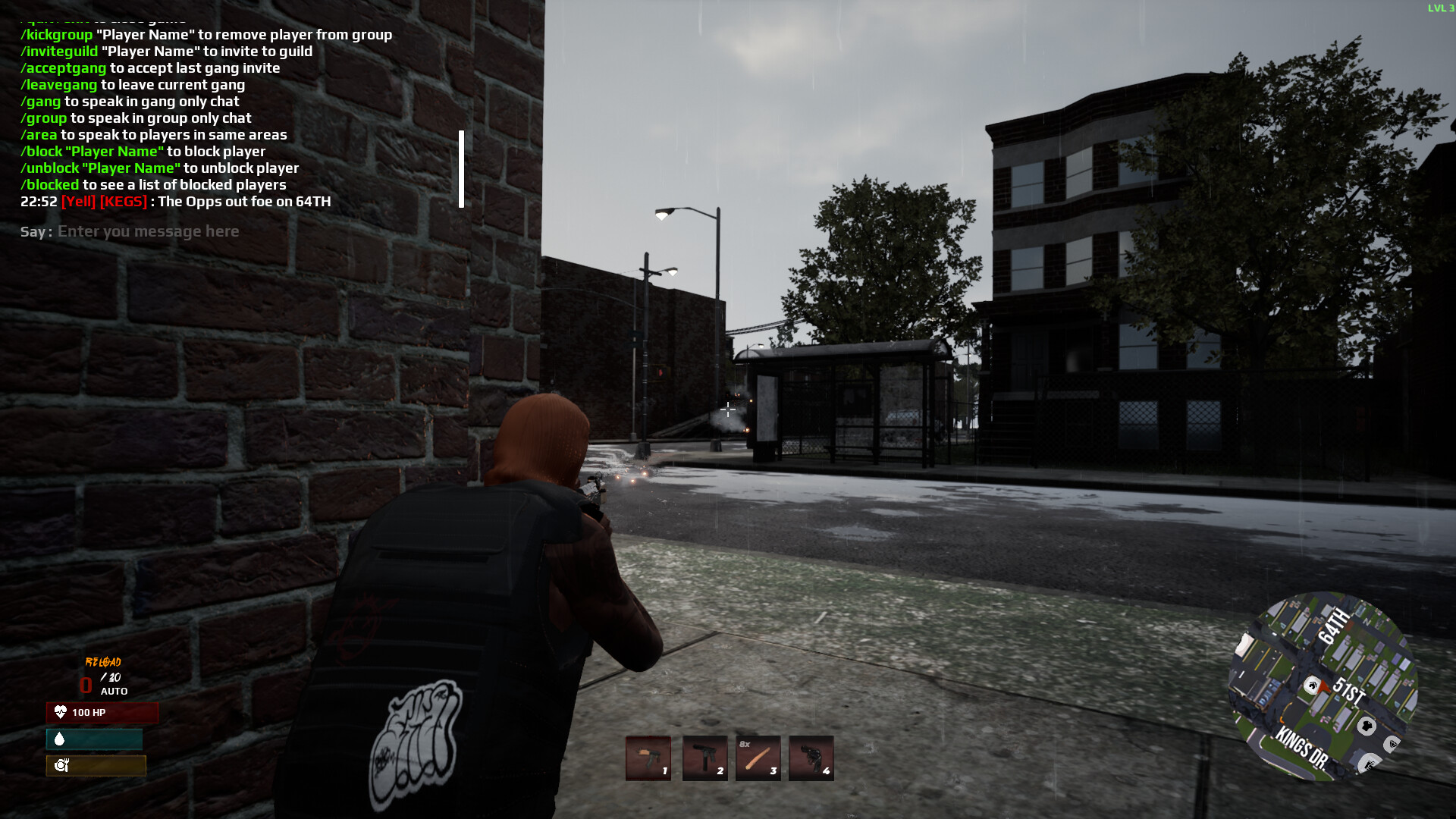The height and width of the screenshot is (819, 1456).
Task: Click the [KEGS] gang tag in chat
Action: pyautogui.click(x=124, y=202)
